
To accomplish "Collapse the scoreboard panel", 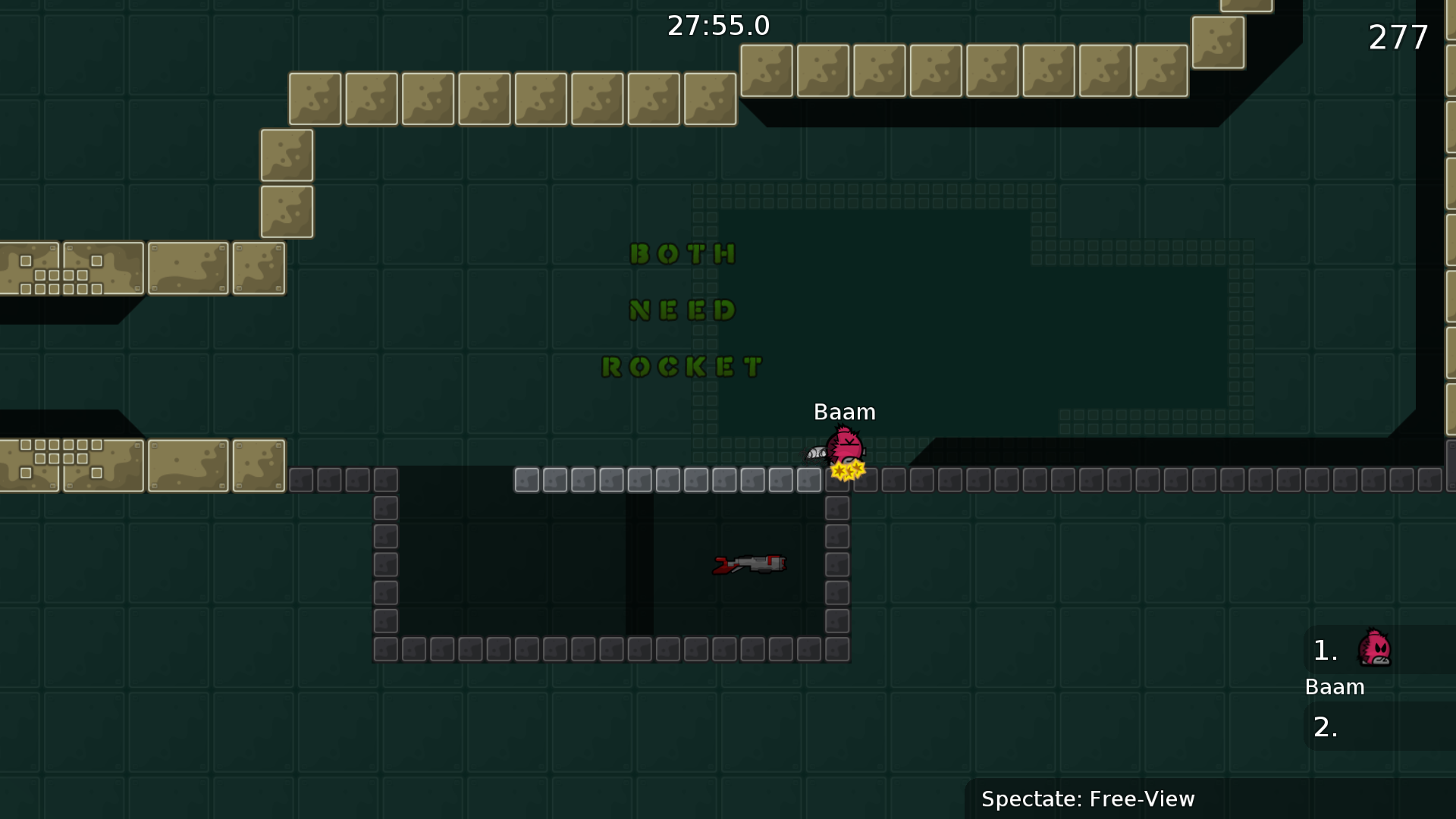I will point(1379,686).
